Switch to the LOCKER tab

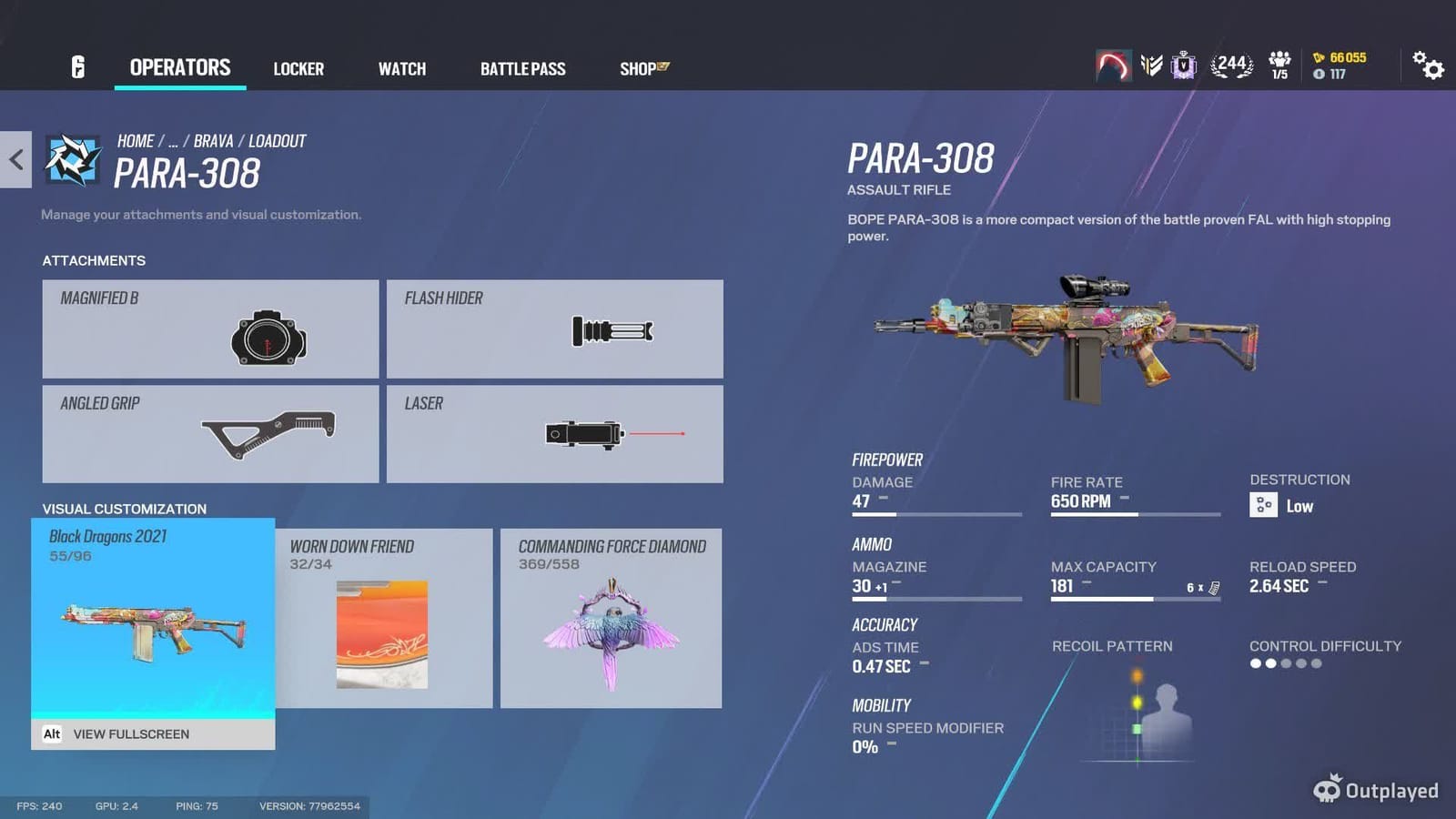298,68
